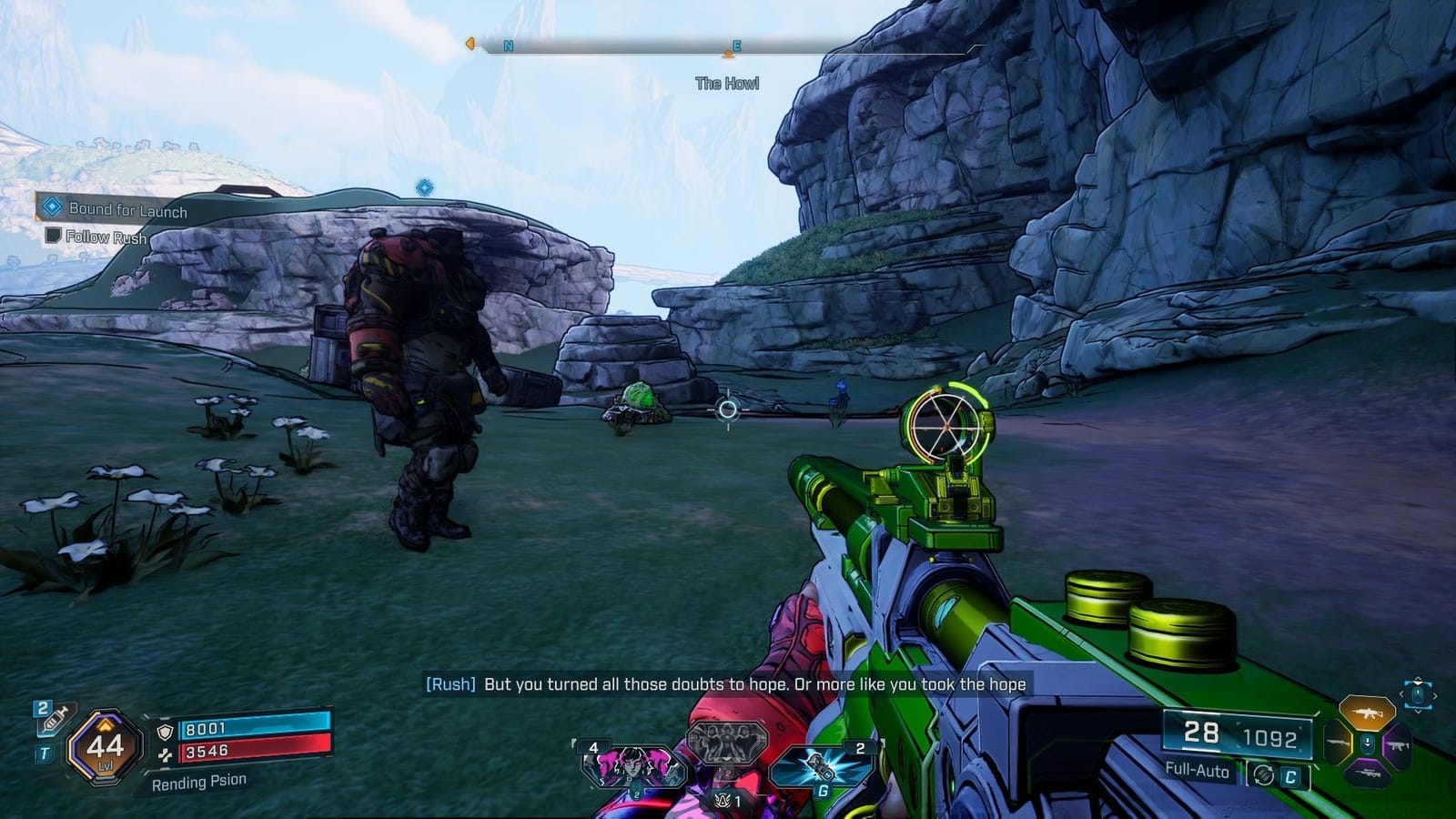Click the fire mode cycle icon beside the C key
This screenshot has width=1456, height=819.
(1264, 775)
